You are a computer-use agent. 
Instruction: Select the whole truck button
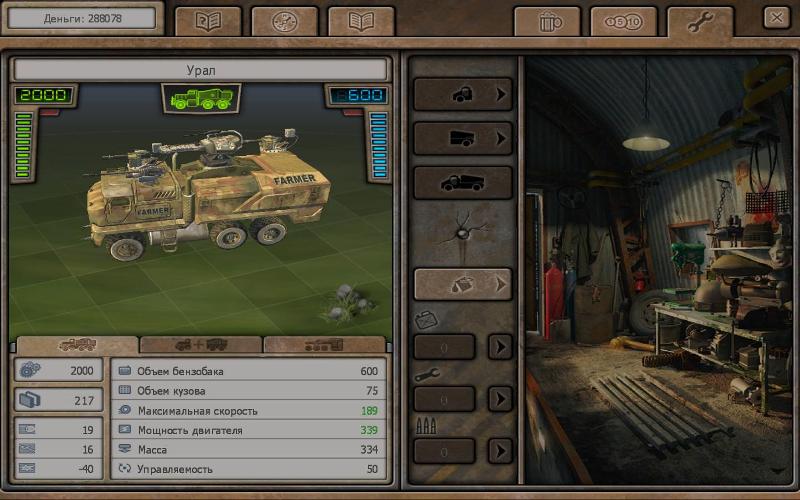point(463,183)
